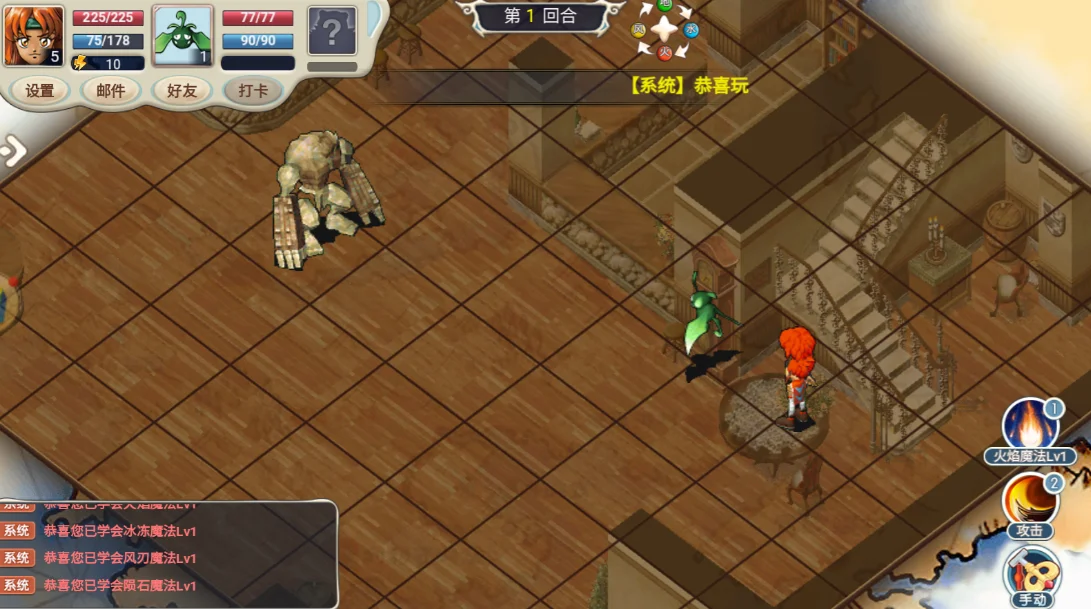Select the green plant pet portrait
This screenshot has height=609, width=1091.
[183, 36]
